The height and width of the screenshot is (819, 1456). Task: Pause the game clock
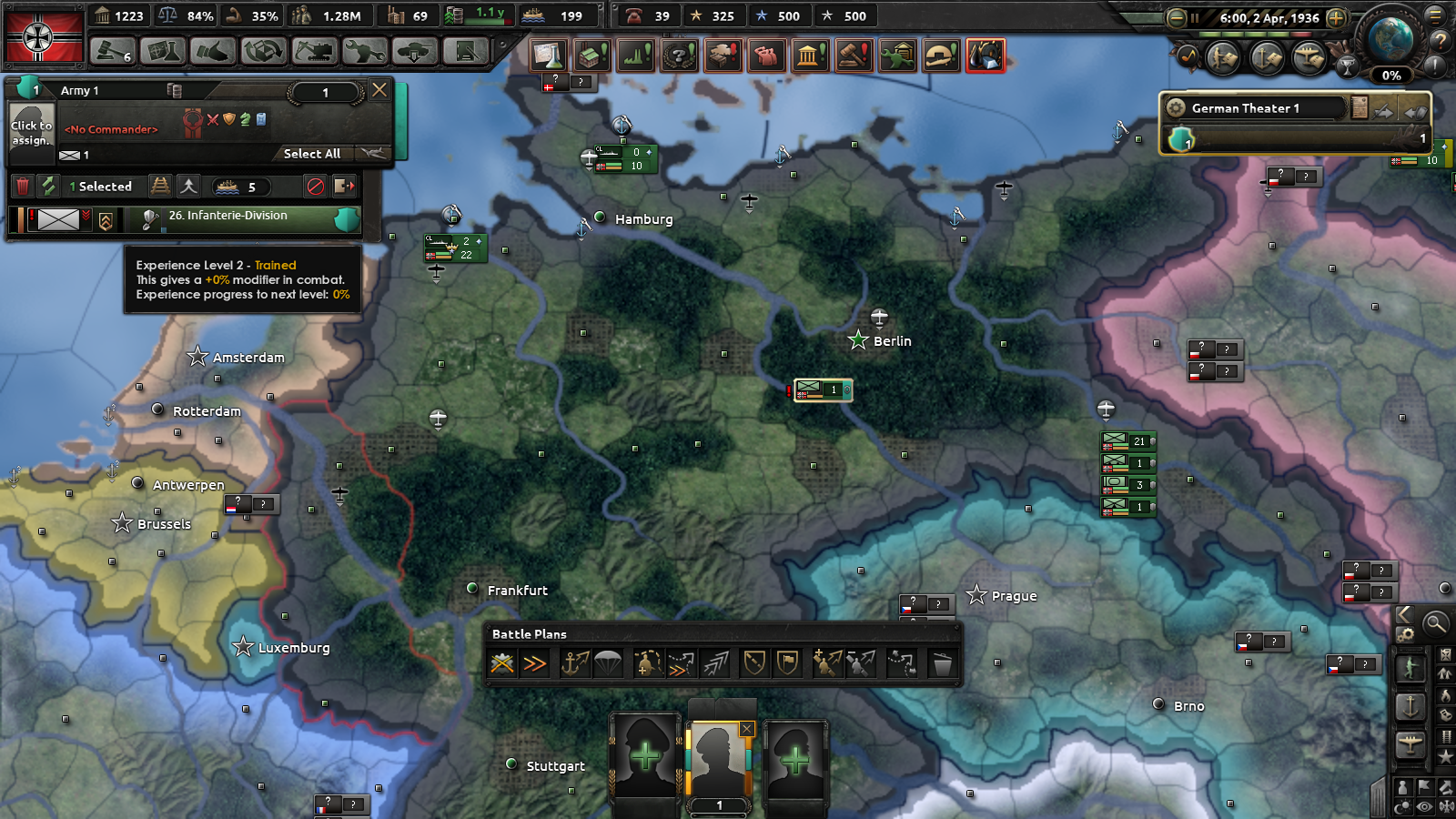tap(1194, 18)
